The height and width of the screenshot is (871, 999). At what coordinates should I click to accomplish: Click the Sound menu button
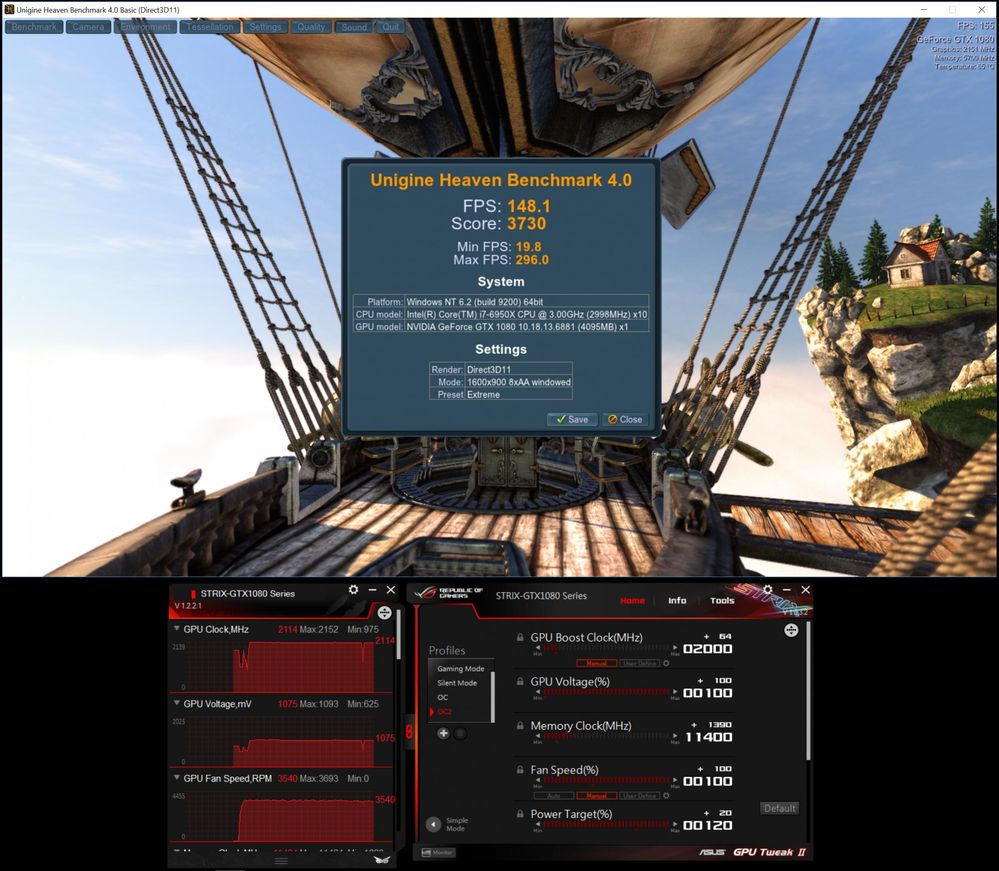pos(354,27)
